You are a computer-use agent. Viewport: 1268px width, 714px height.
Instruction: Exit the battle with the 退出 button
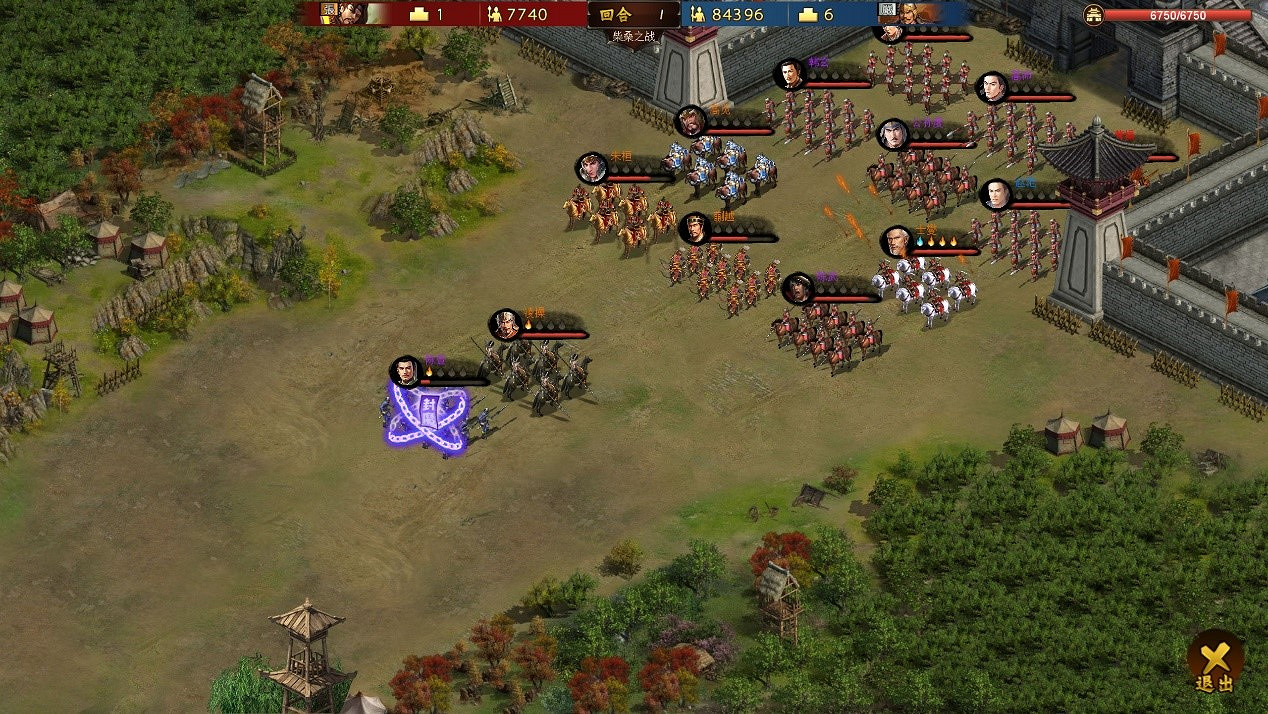[1215, 662]
